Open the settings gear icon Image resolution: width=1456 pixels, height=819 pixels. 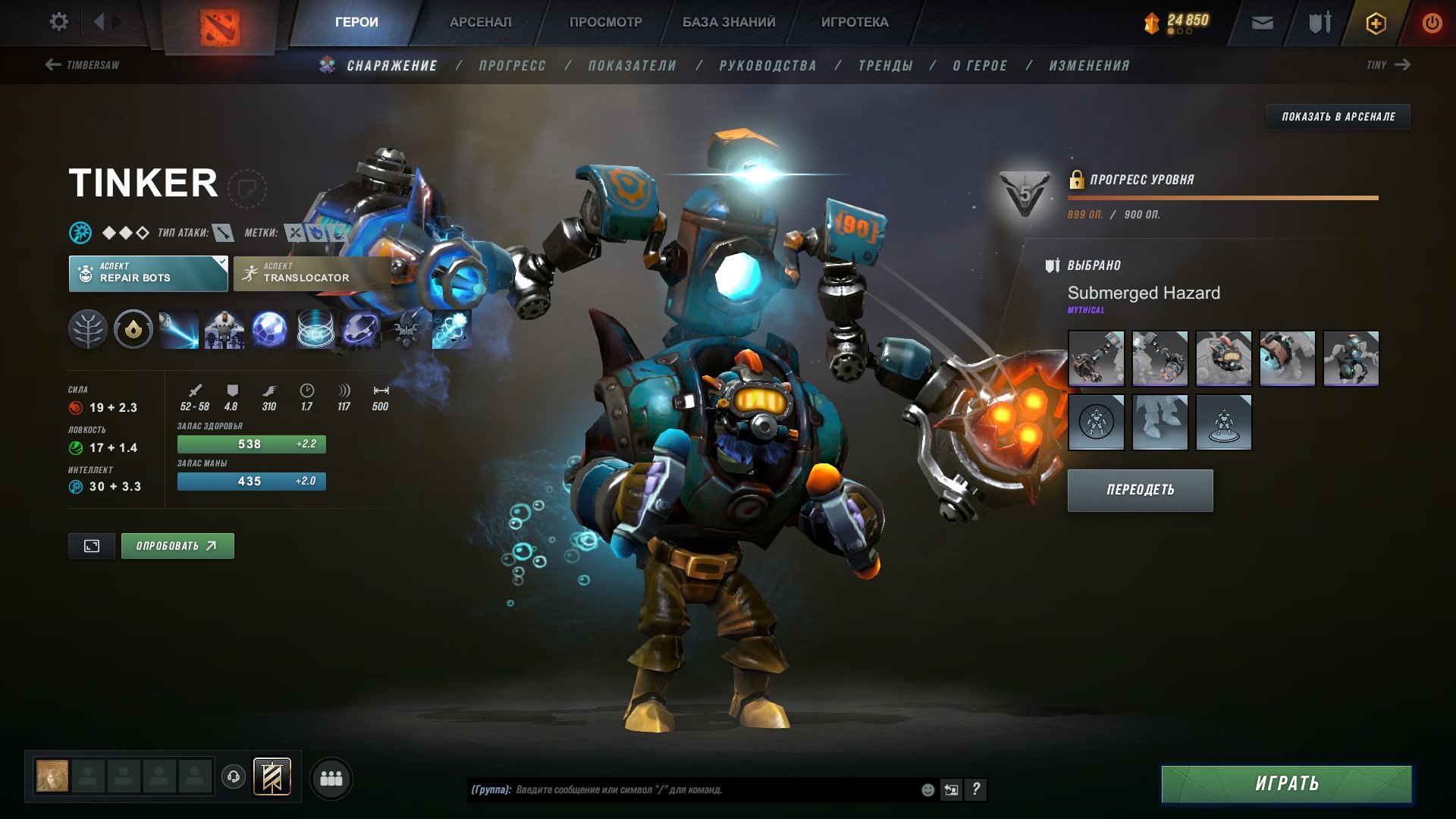(58, 21)
